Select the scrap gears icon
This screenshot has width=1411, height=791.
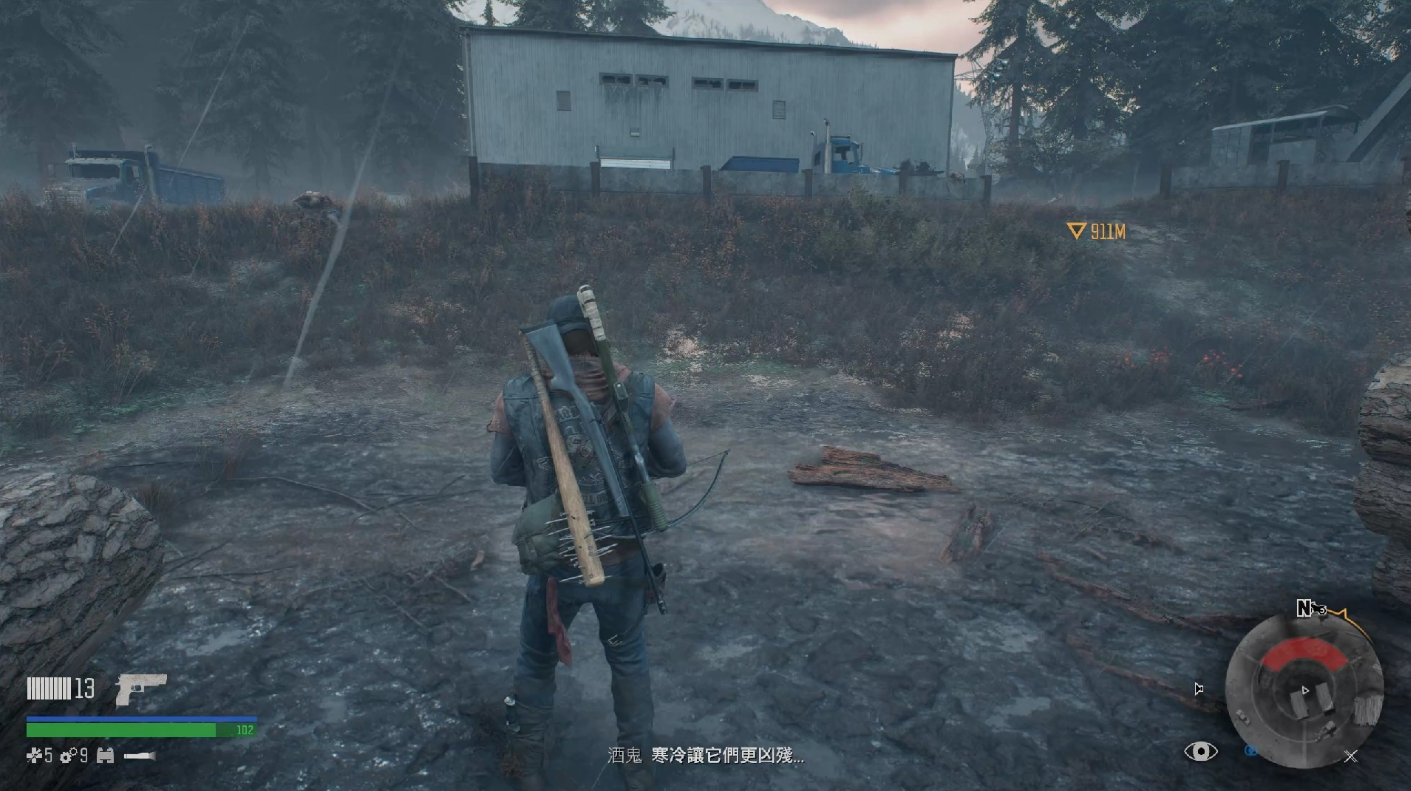[67, 756]
